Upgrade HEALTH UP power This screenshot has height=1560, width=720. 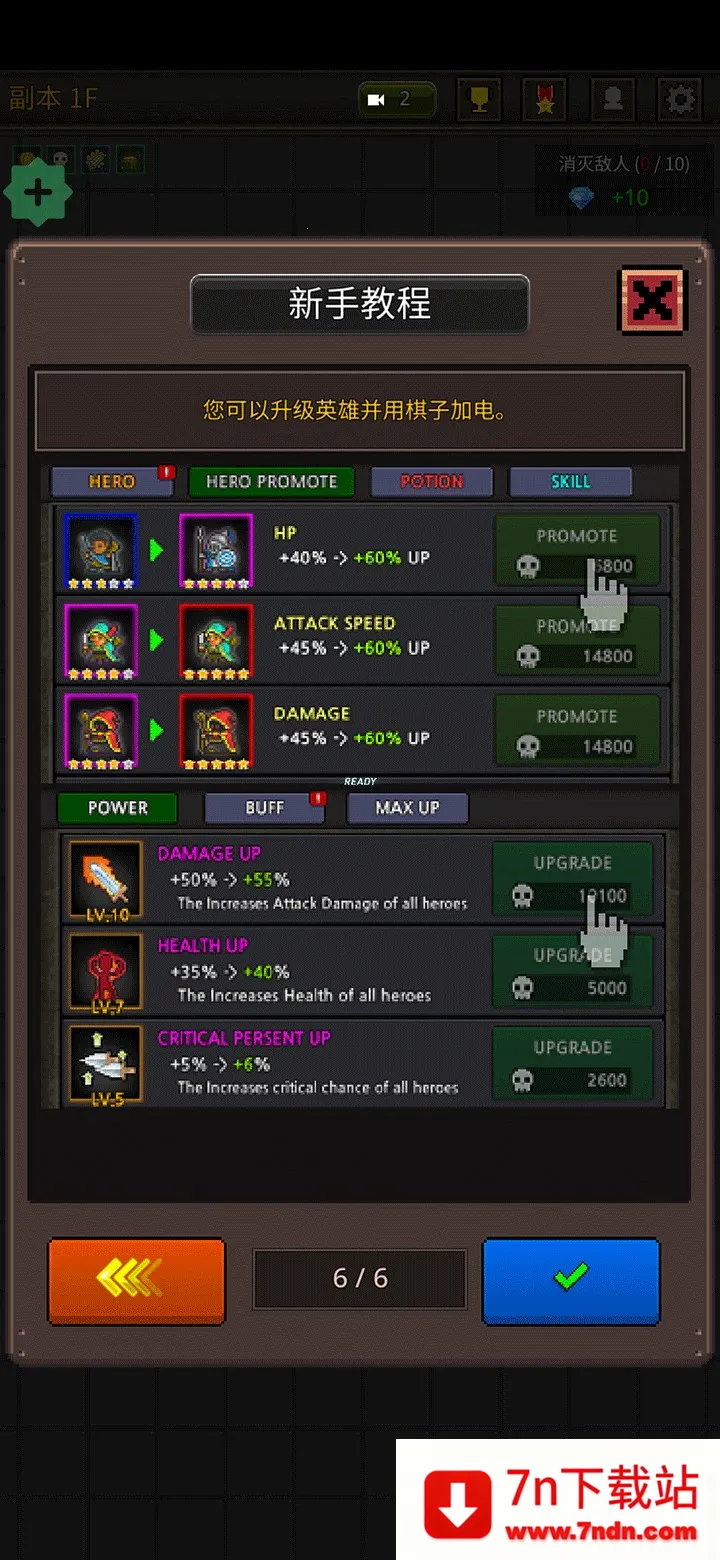572,971
